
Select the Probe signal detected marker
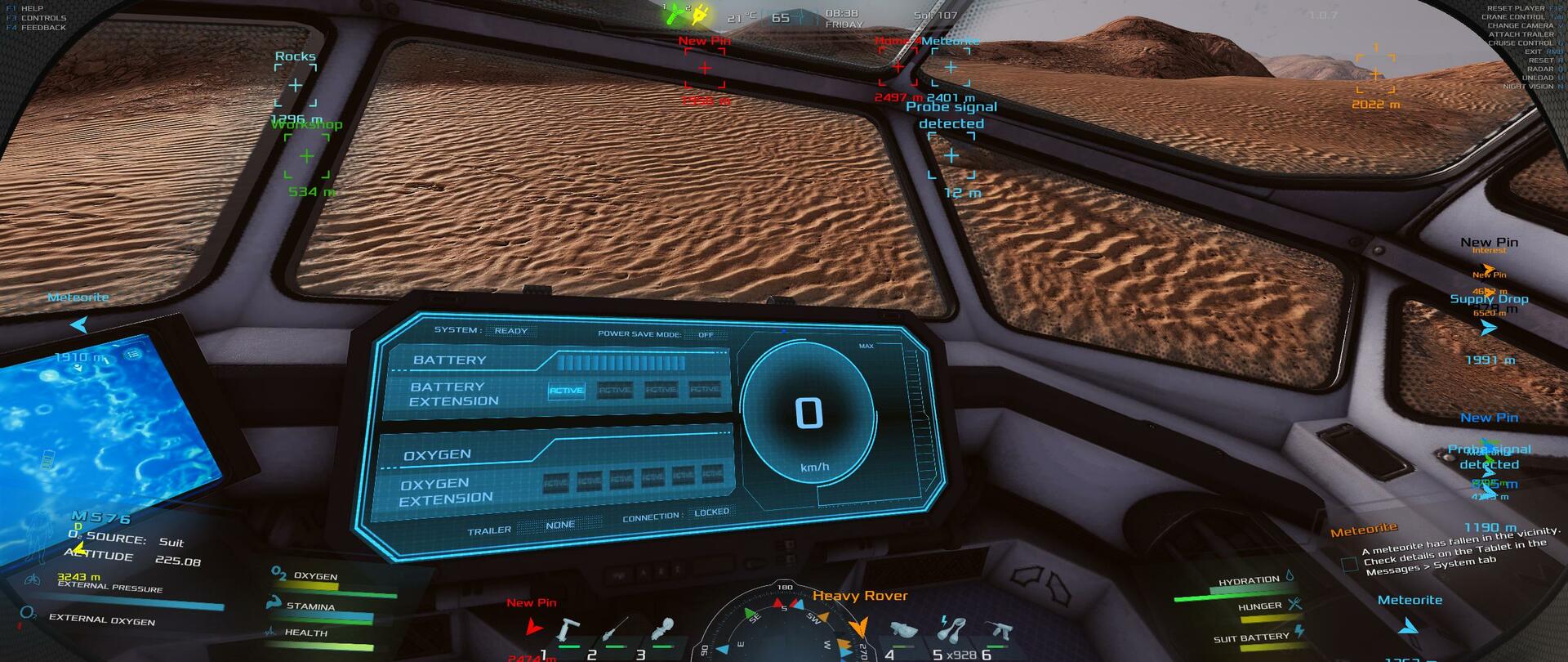coord(951,156)
